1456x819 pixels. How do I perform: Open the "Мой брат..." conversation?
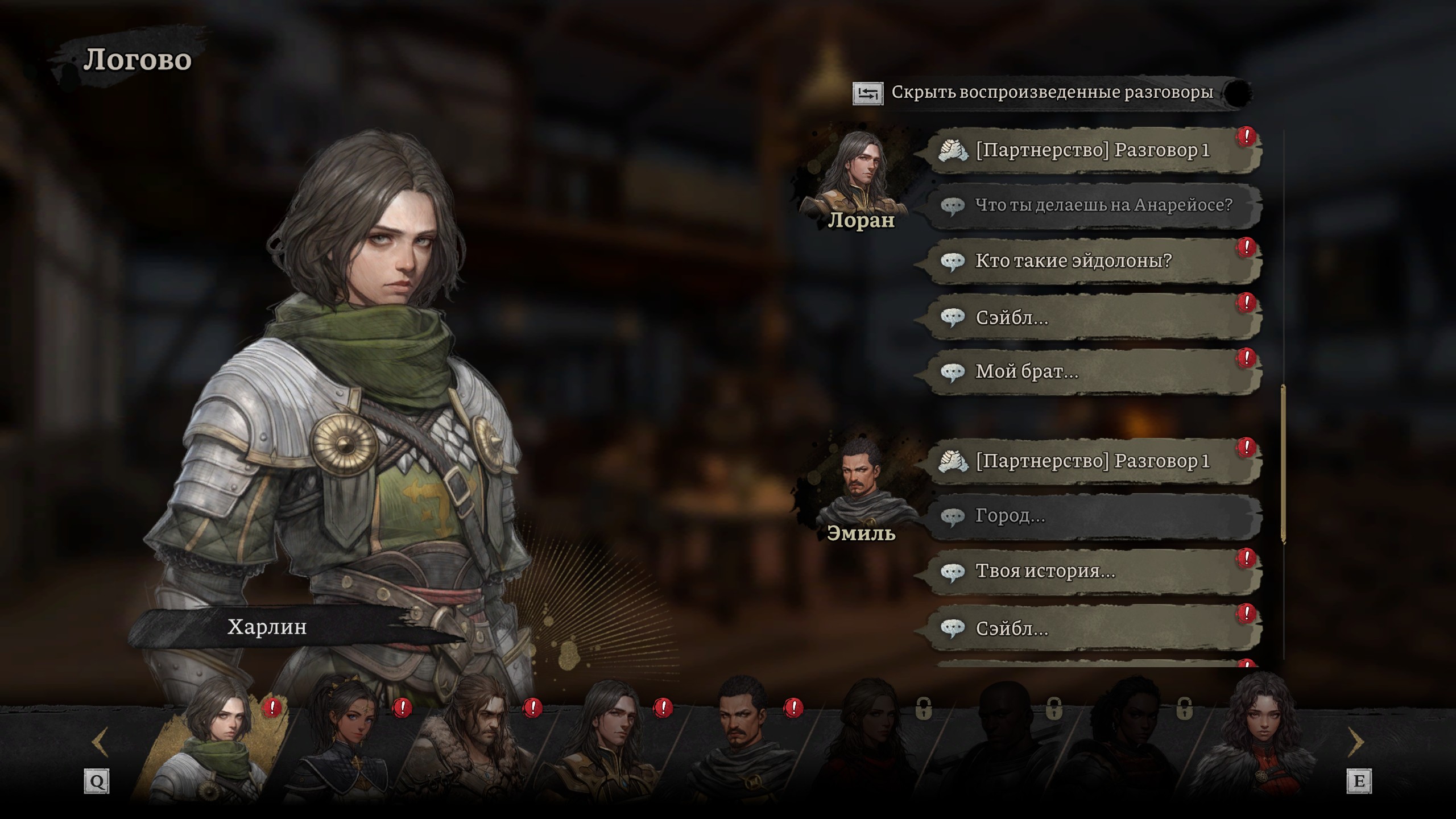(1092, 372)
